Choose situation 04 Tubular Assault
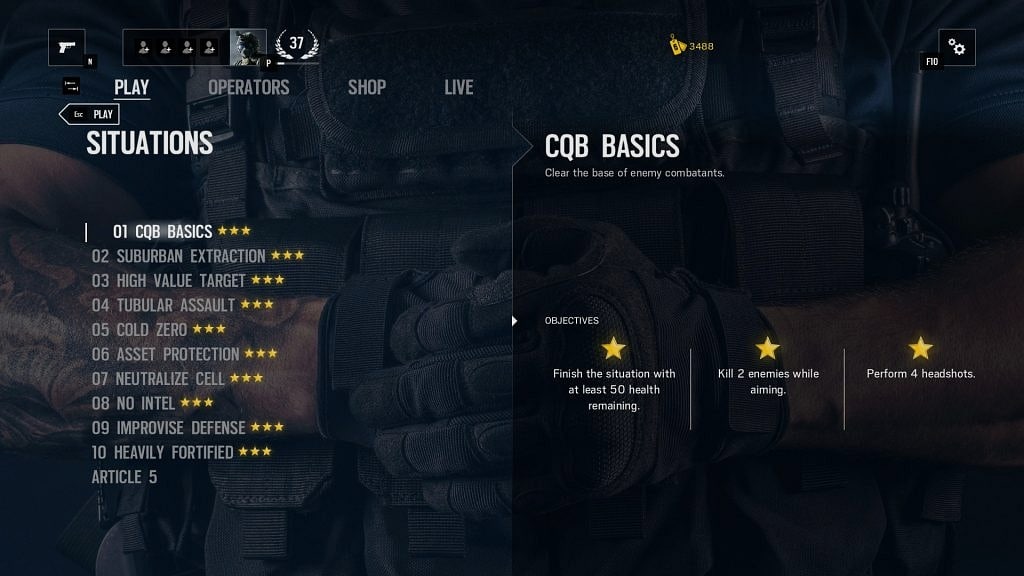The image size is (1024, 576). pos(164,305)
